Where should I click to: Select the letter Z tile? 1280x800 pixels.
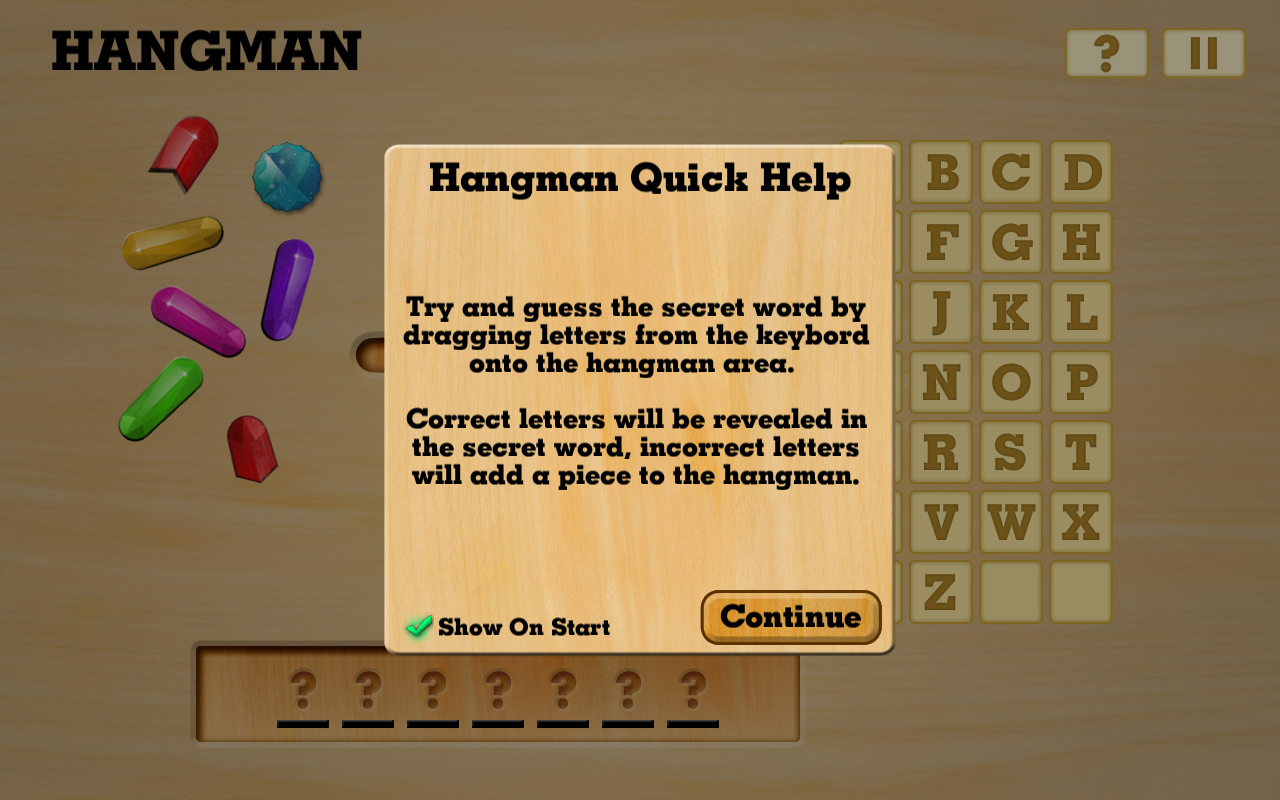coord(939,592)
